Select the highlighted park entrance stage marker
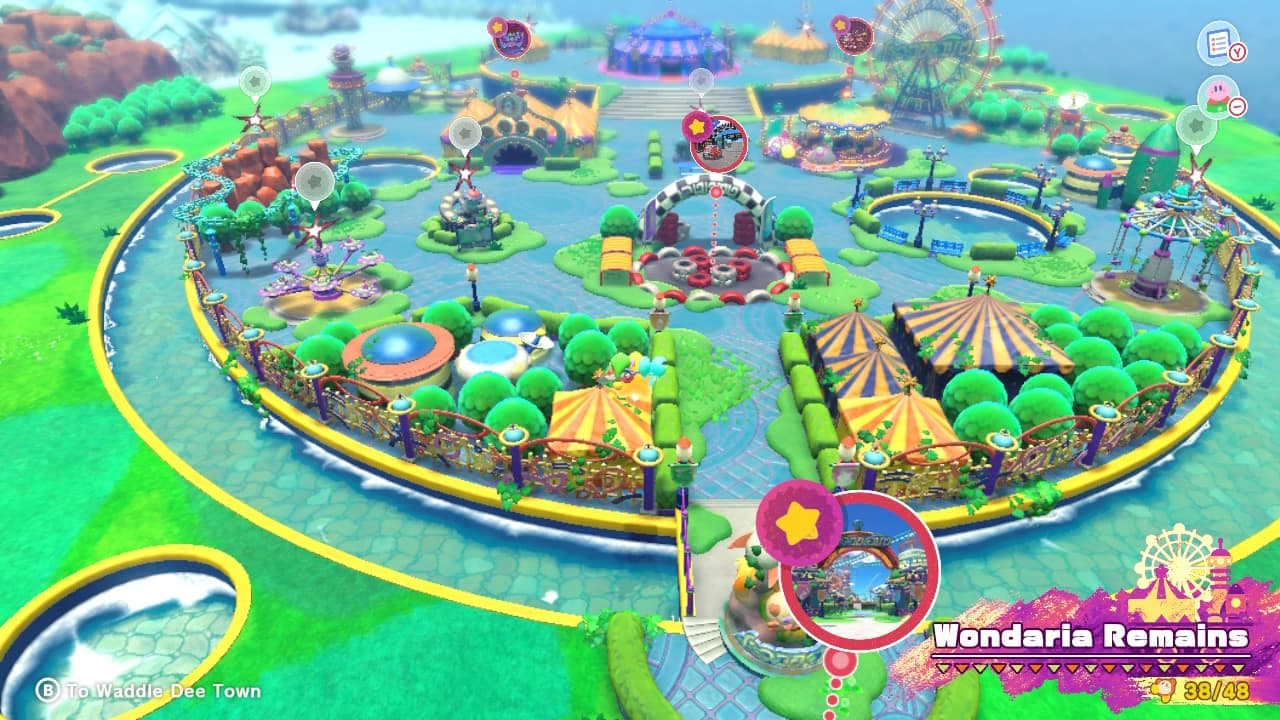The height and width of the screenshot is (720, 1280). coord(858,570)
